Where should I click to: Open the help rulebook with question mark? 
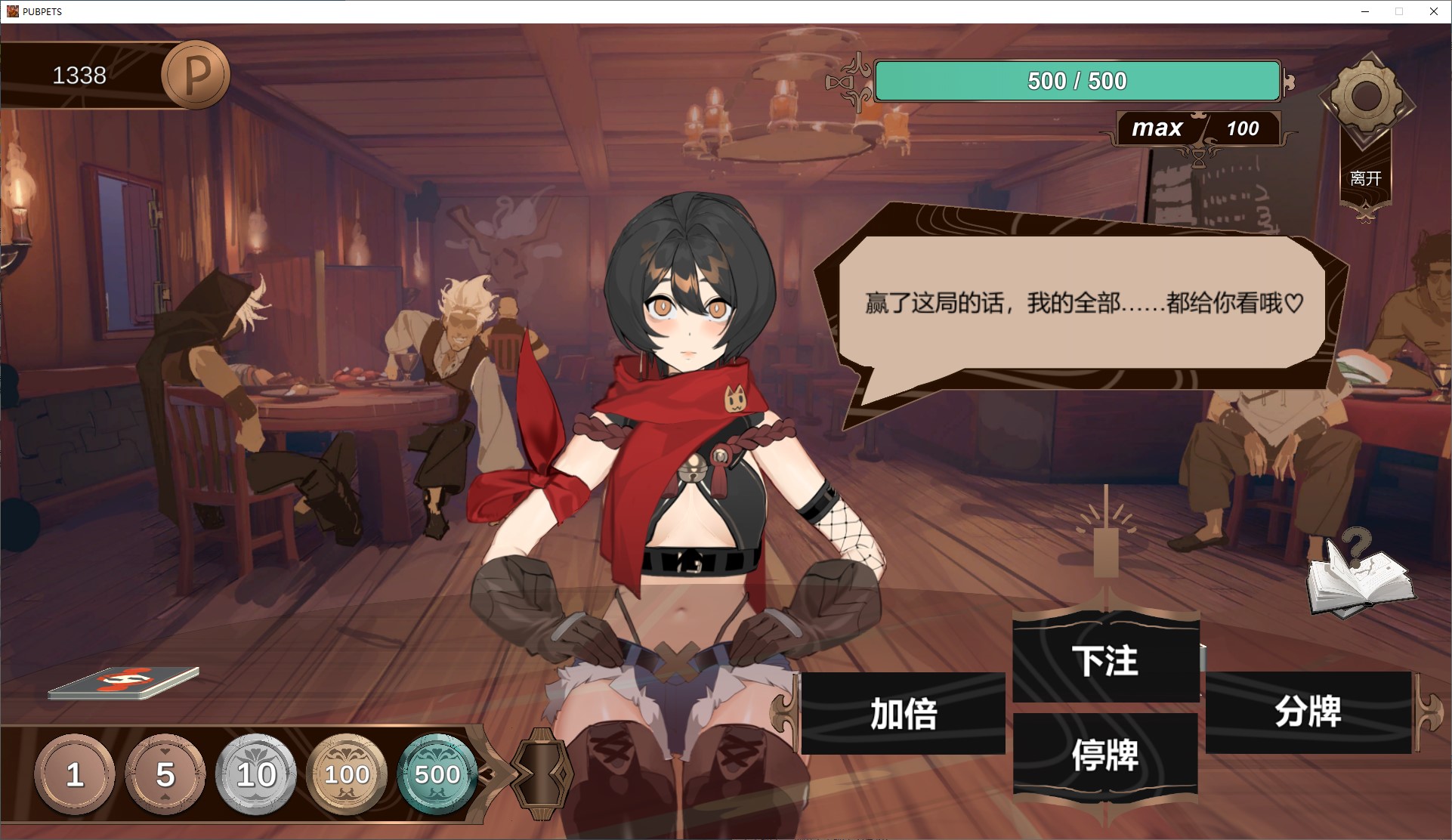click(x=1365, y=582)
